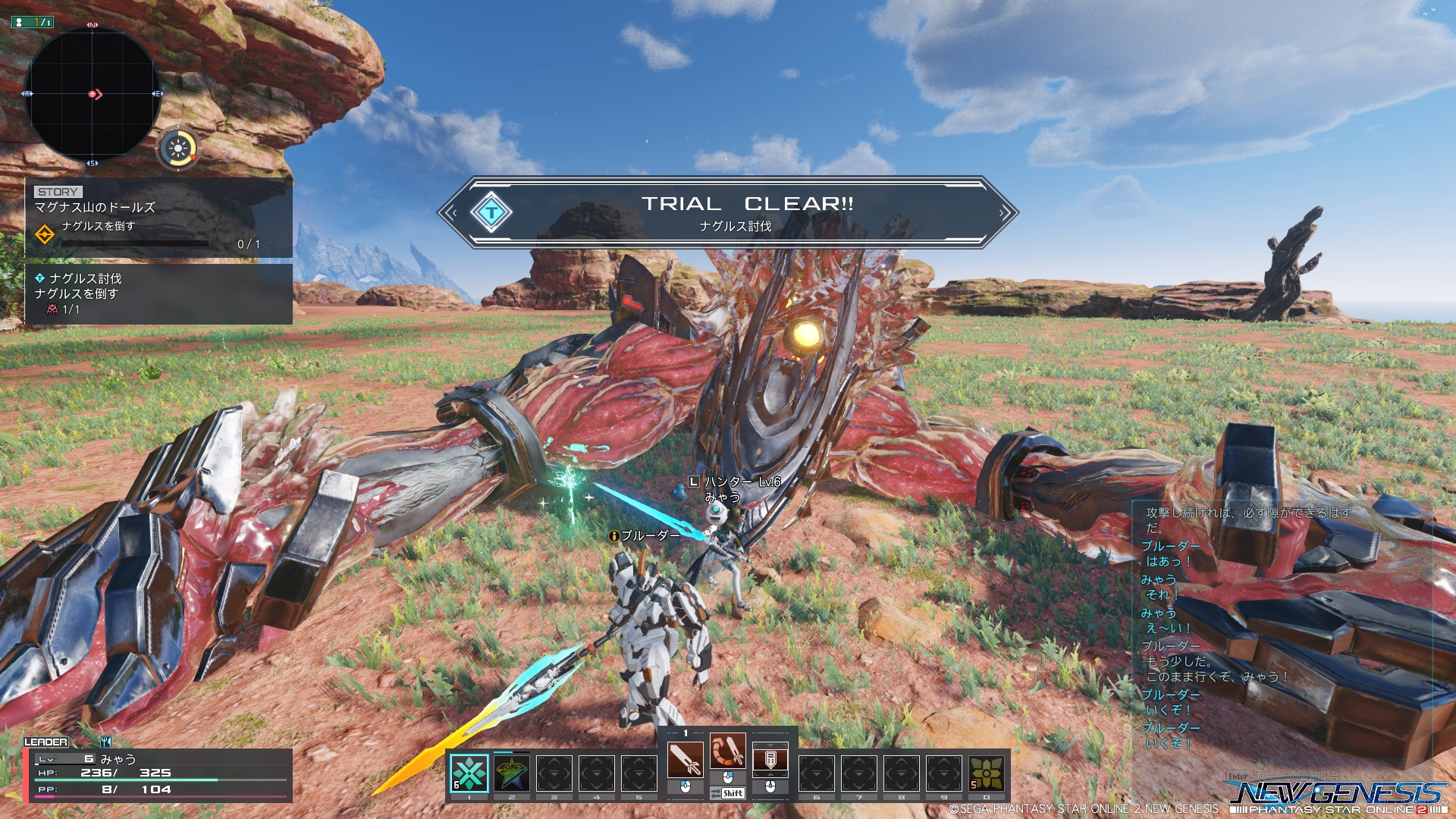The height and width of the screenshot is (819, 1456).
Task: Click the TRIAL CLEAR banner
Action: [728, 212]
